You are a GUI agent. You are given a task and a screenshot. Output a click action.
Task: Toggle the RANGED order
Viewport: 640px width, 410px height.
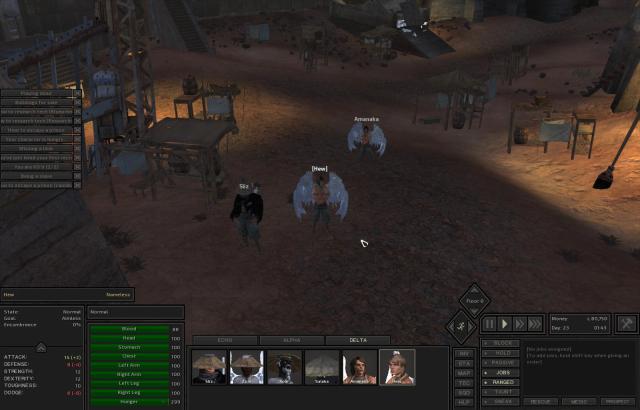tap(504, 381)
